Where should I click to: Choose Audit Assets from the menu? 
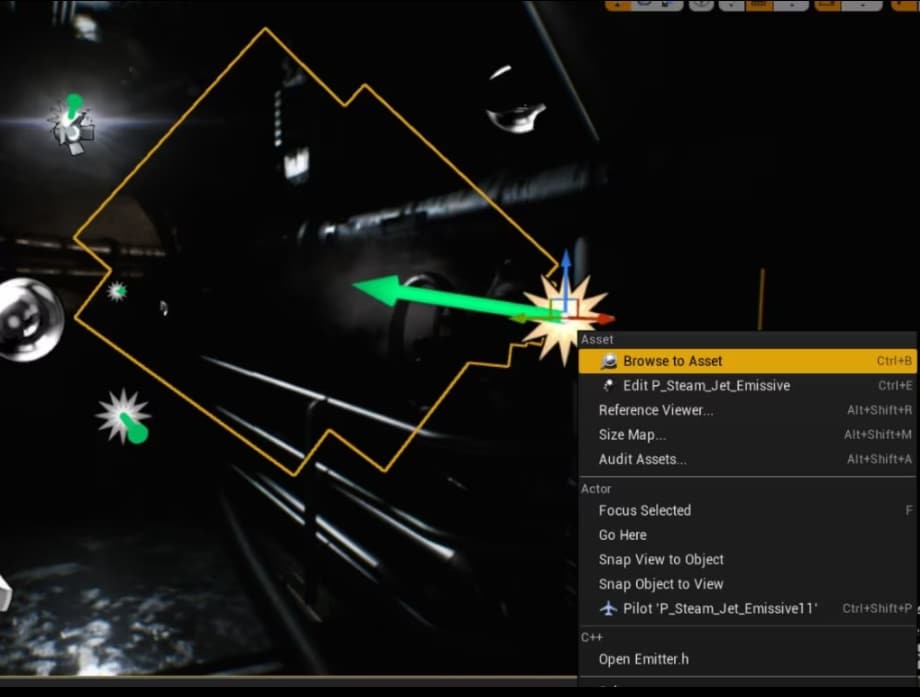point(643,459)
